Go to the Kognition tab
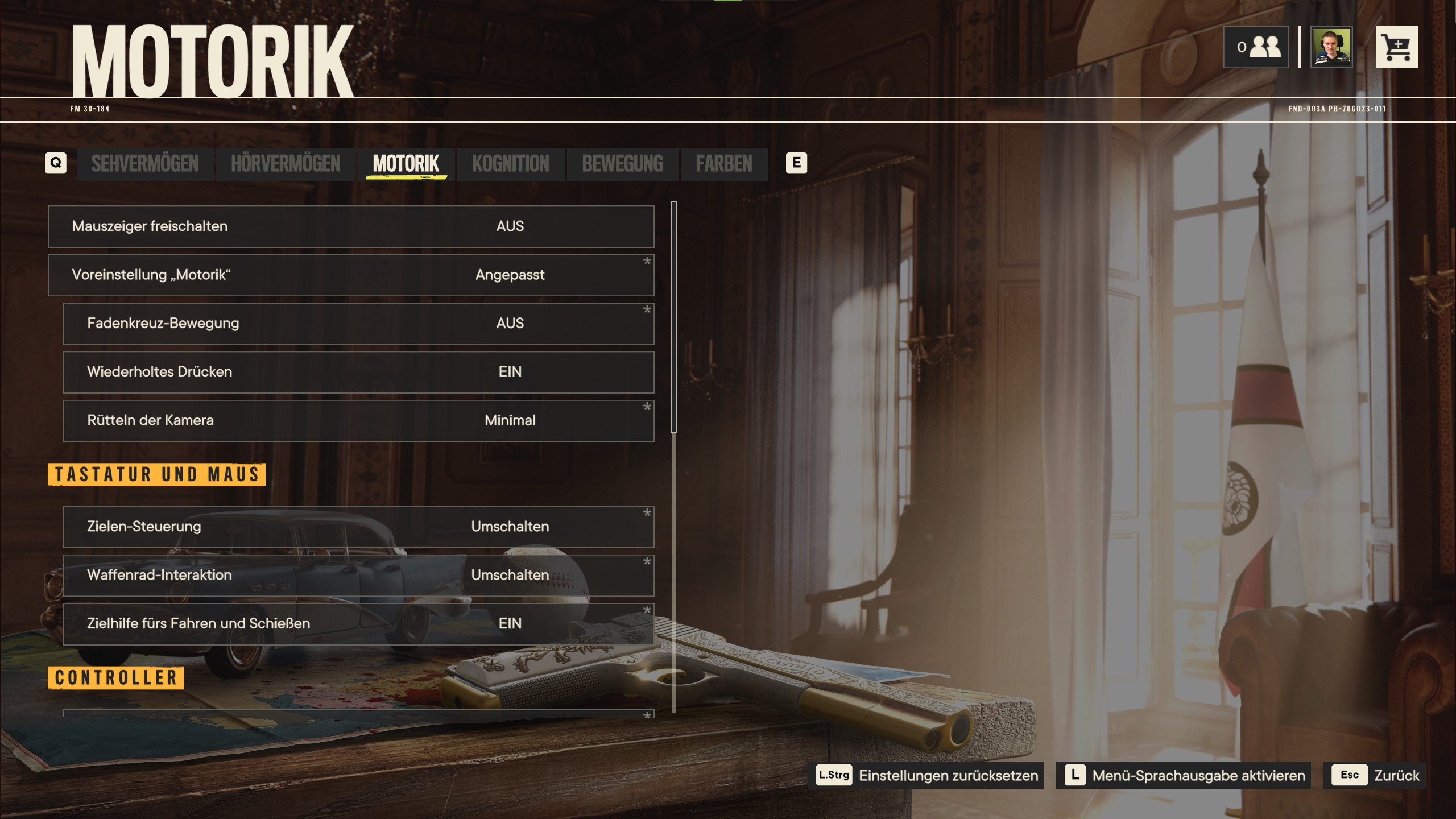Viewport: 1456px width, 819px height. click(x=510, y=164)
